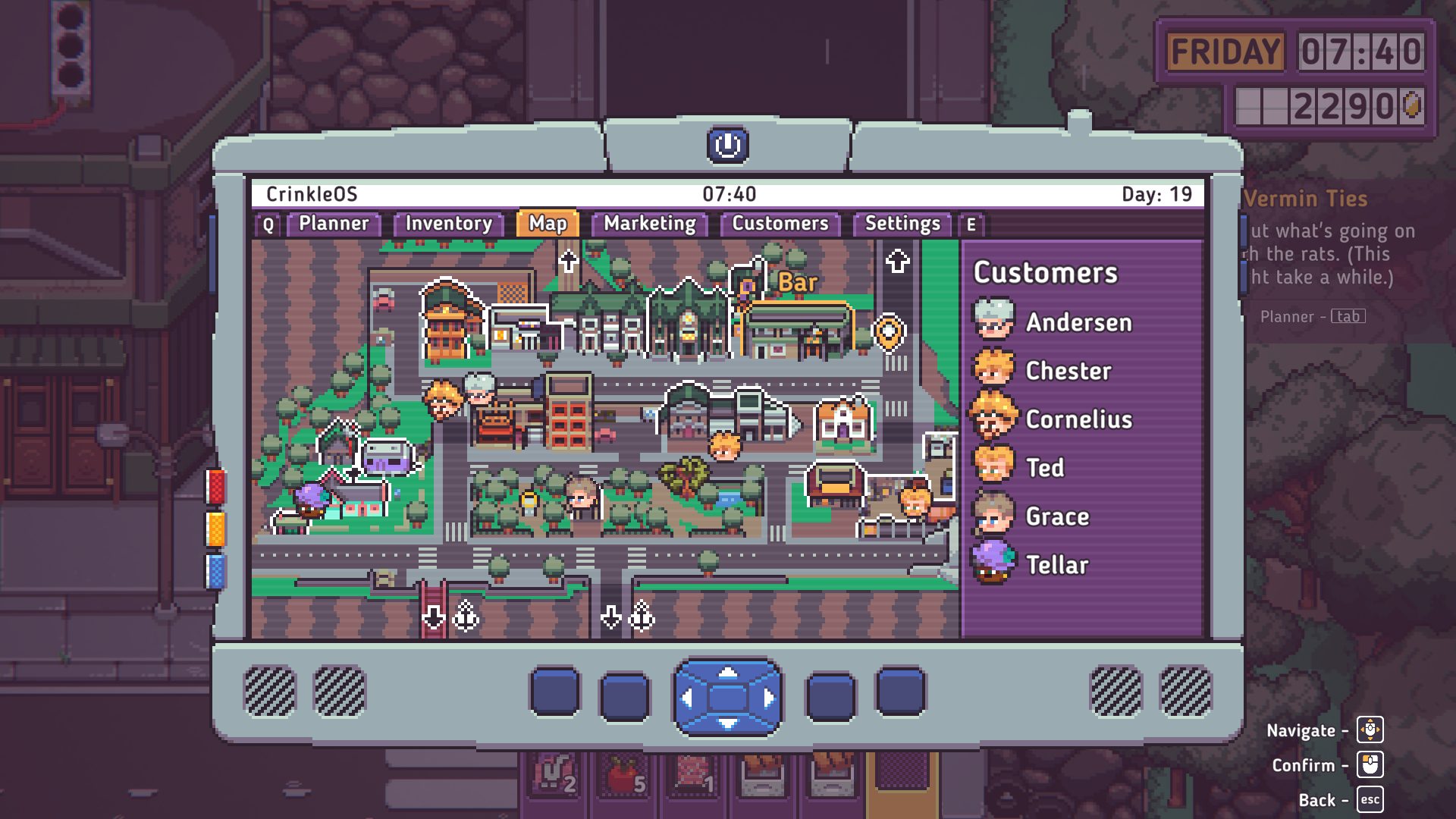
Task: Choose Tellar from the customers list
Action: point(1056,565)
